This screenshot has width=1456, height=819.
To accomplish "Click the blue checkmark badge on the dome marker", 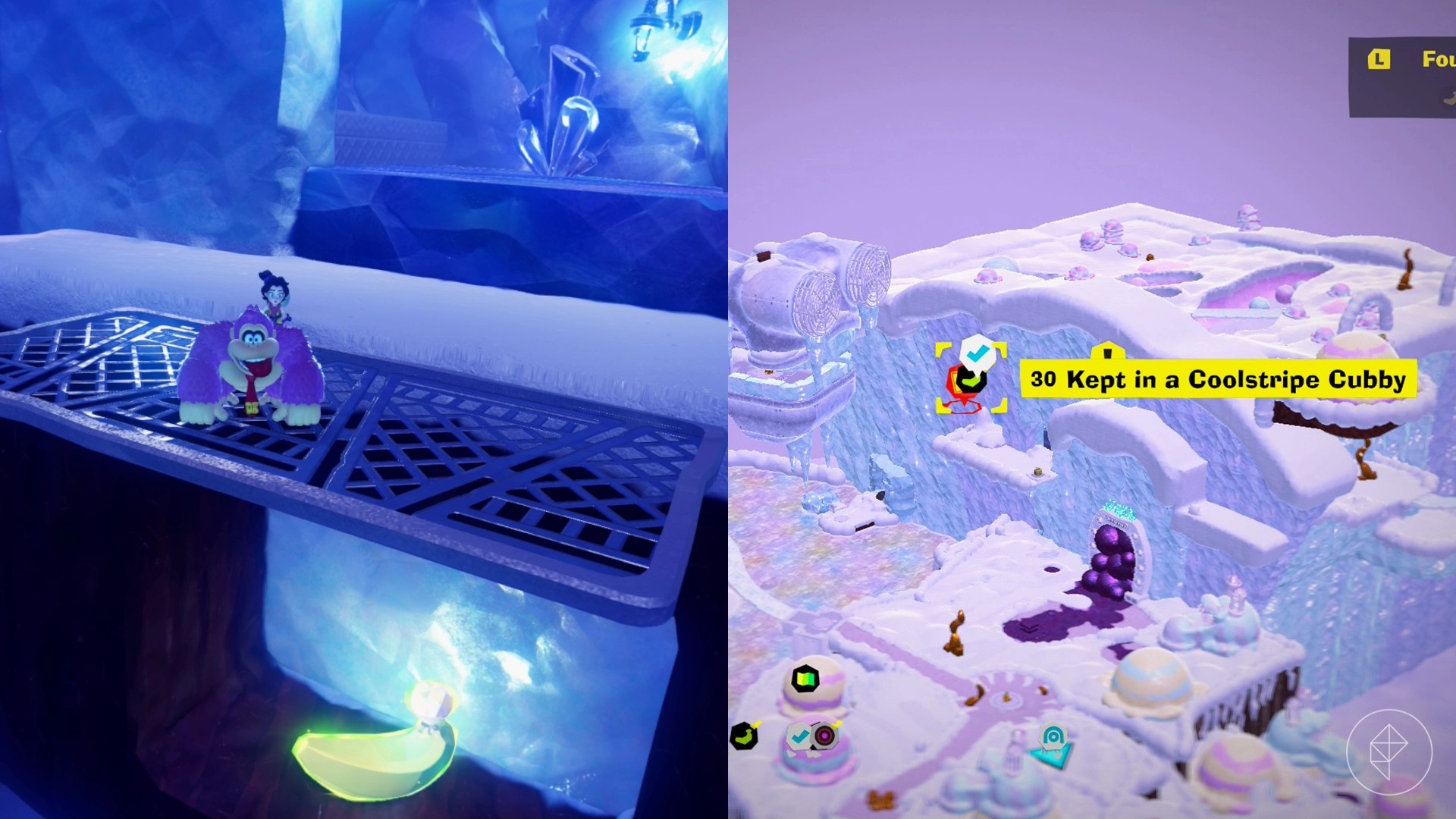I will tap(800, 734).
